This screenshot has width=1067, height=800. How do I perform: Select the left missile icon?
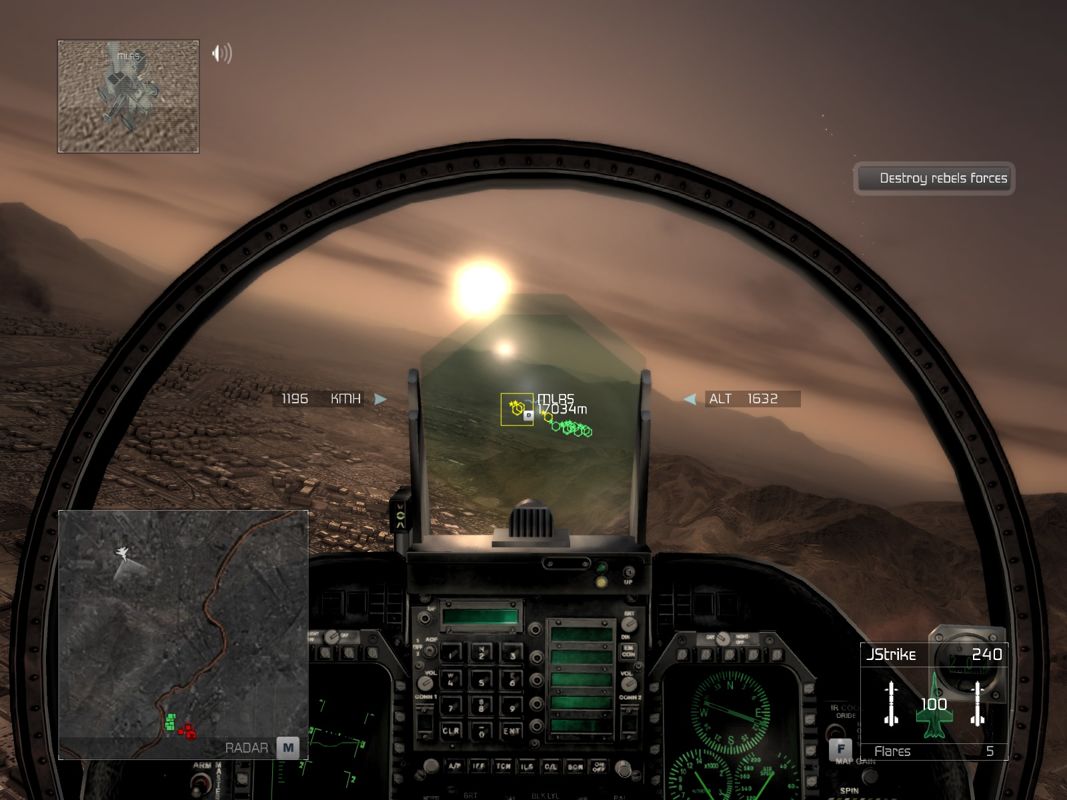(891, 703)
